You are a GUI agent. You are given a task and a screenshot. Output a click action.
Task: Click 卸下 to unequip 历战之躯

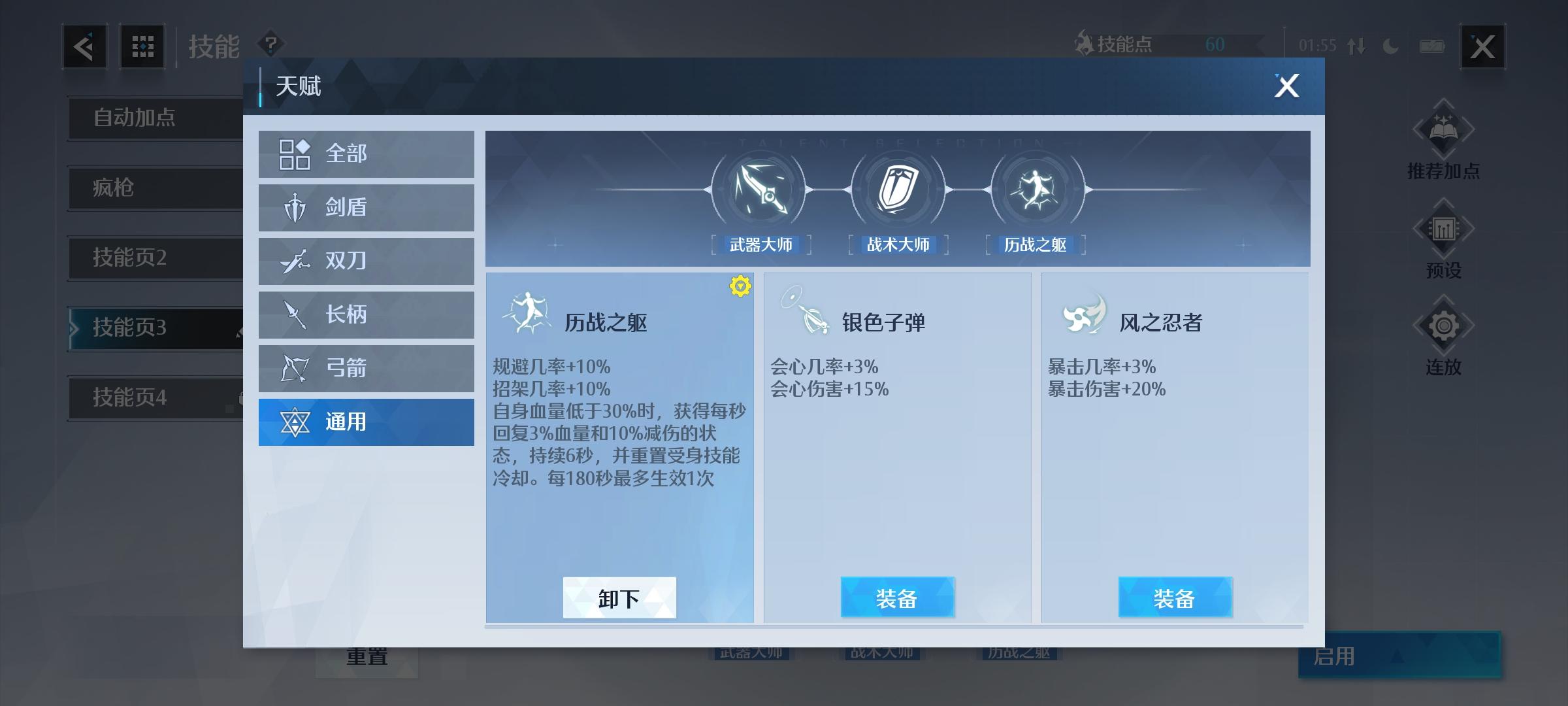(x=619, y=597)
